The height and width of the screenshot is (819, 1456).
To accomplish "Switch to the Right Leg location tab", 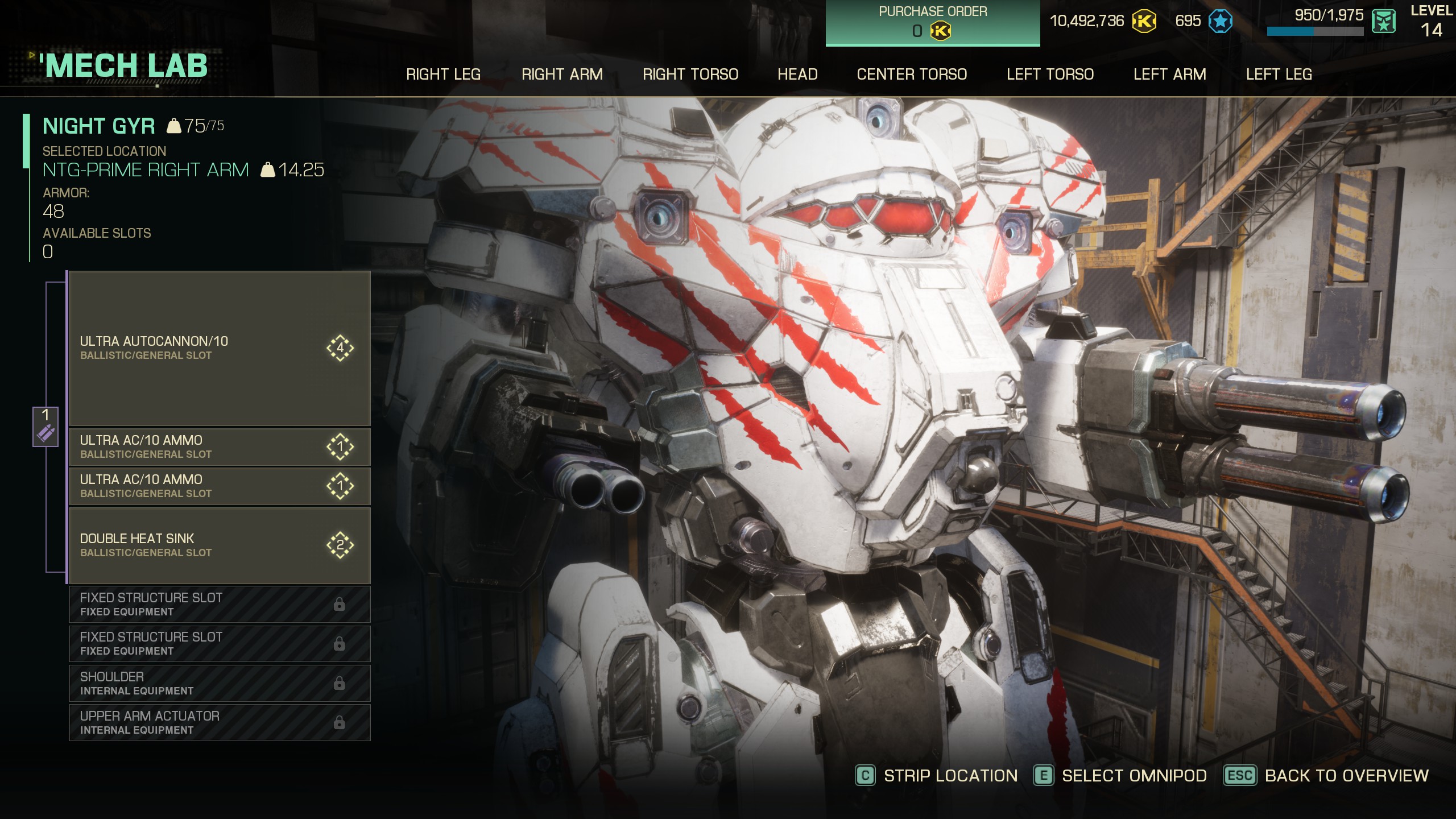I will 443,75.
